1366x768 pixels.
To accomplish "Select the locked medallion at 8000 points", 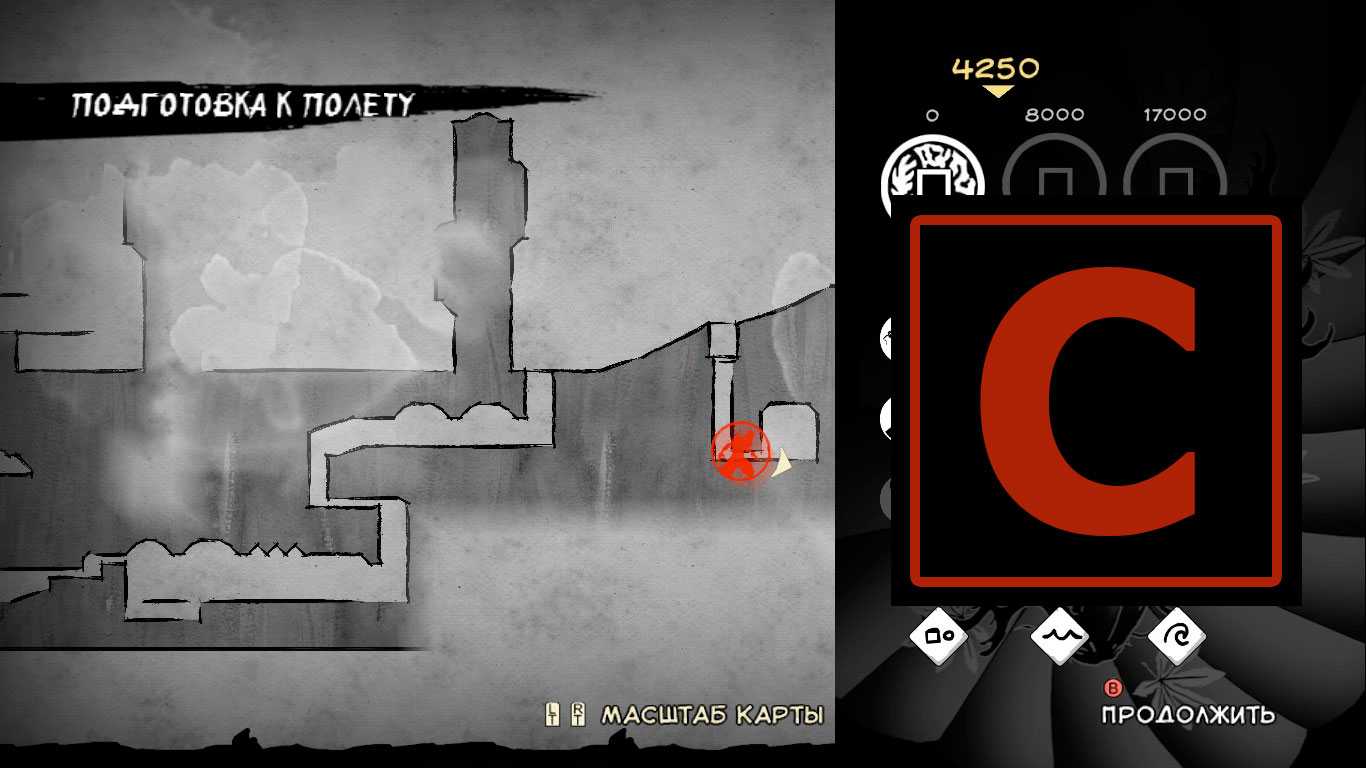I will click(1054, 178).
